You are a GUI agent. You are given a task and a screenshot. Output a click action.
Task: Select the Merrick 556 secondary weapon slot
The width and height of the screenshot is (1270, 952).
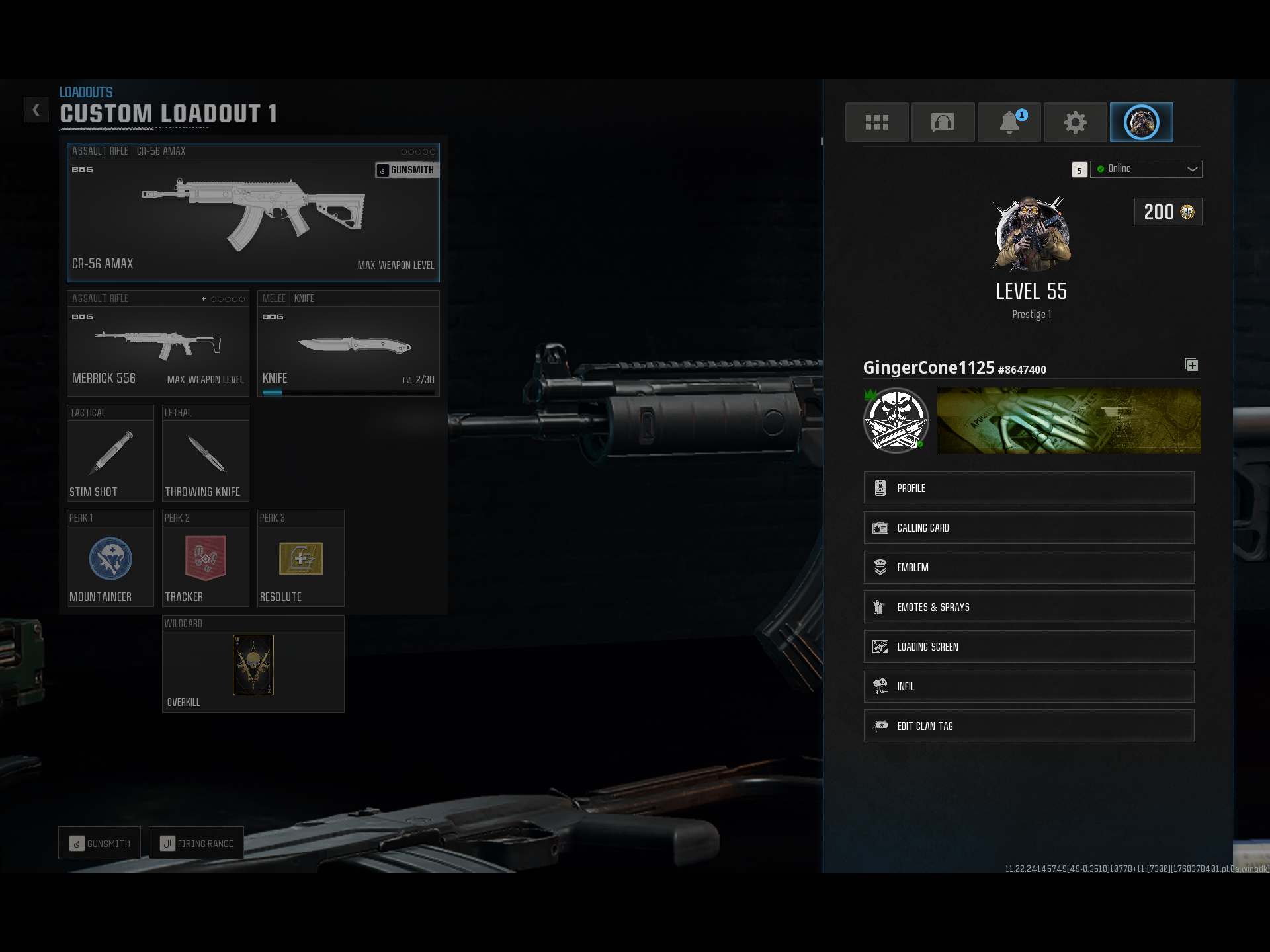tap(157, 344)
